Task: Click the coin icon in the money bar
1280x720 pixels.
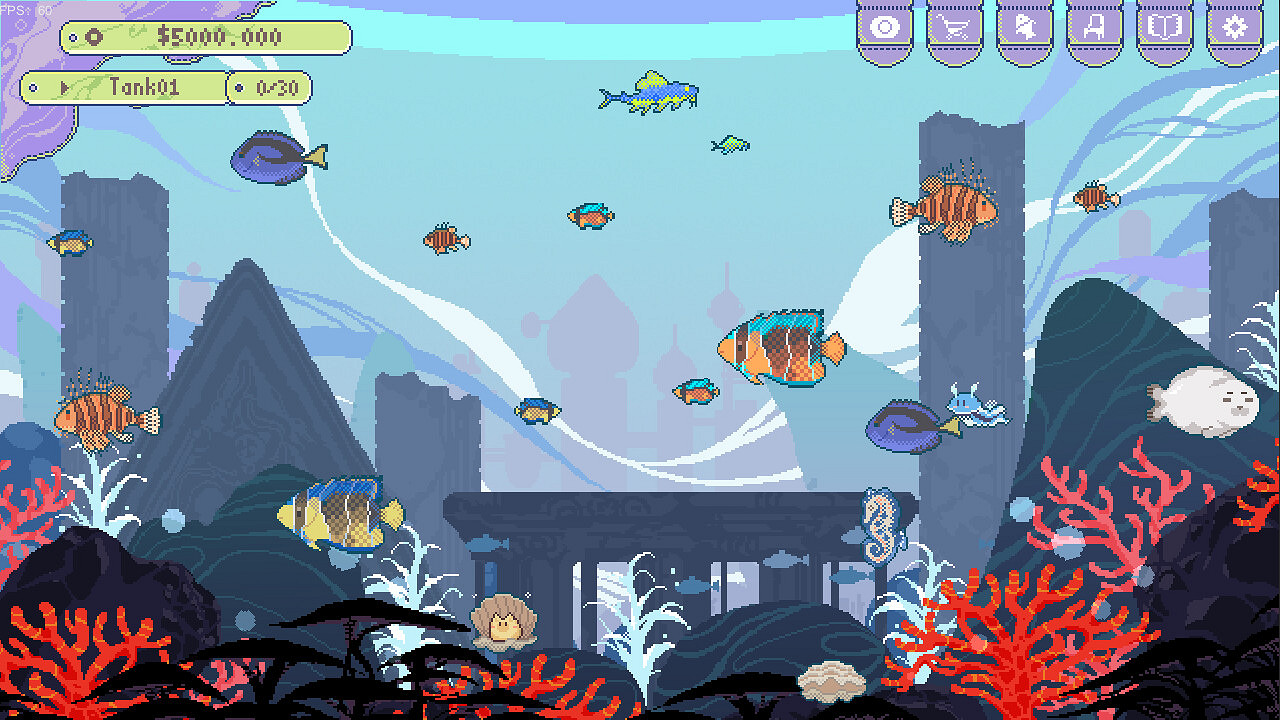Action: coord(95,38)
